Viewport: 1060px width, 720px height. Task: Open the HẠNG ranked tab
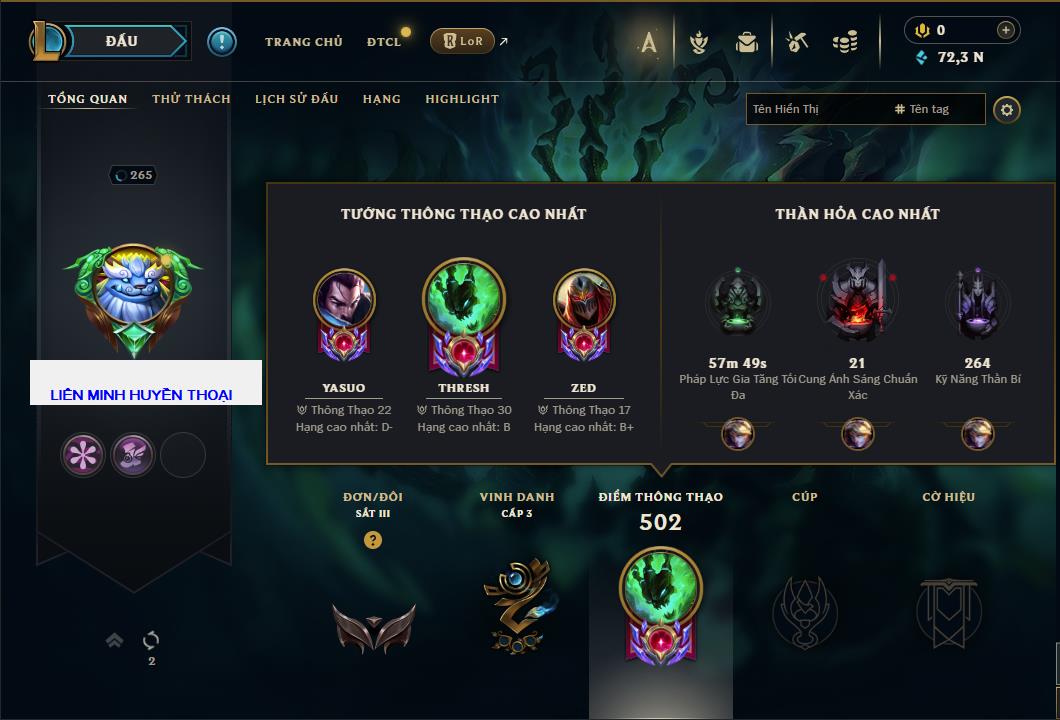click(x=381, y=99)
